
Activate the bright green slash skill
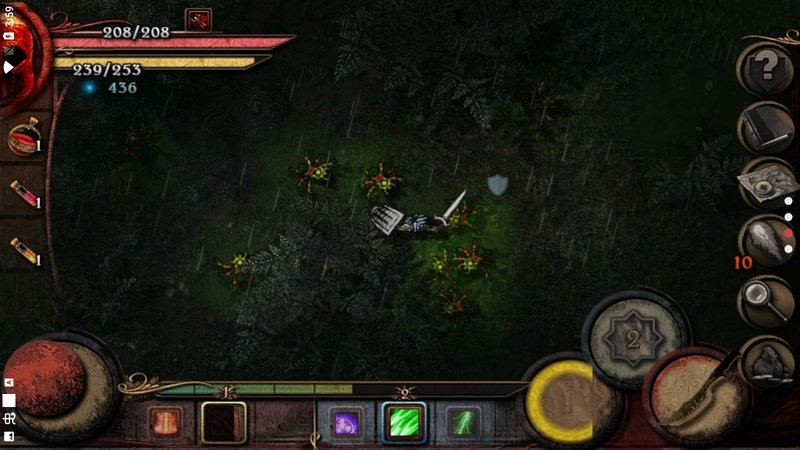tap(404, 422)
